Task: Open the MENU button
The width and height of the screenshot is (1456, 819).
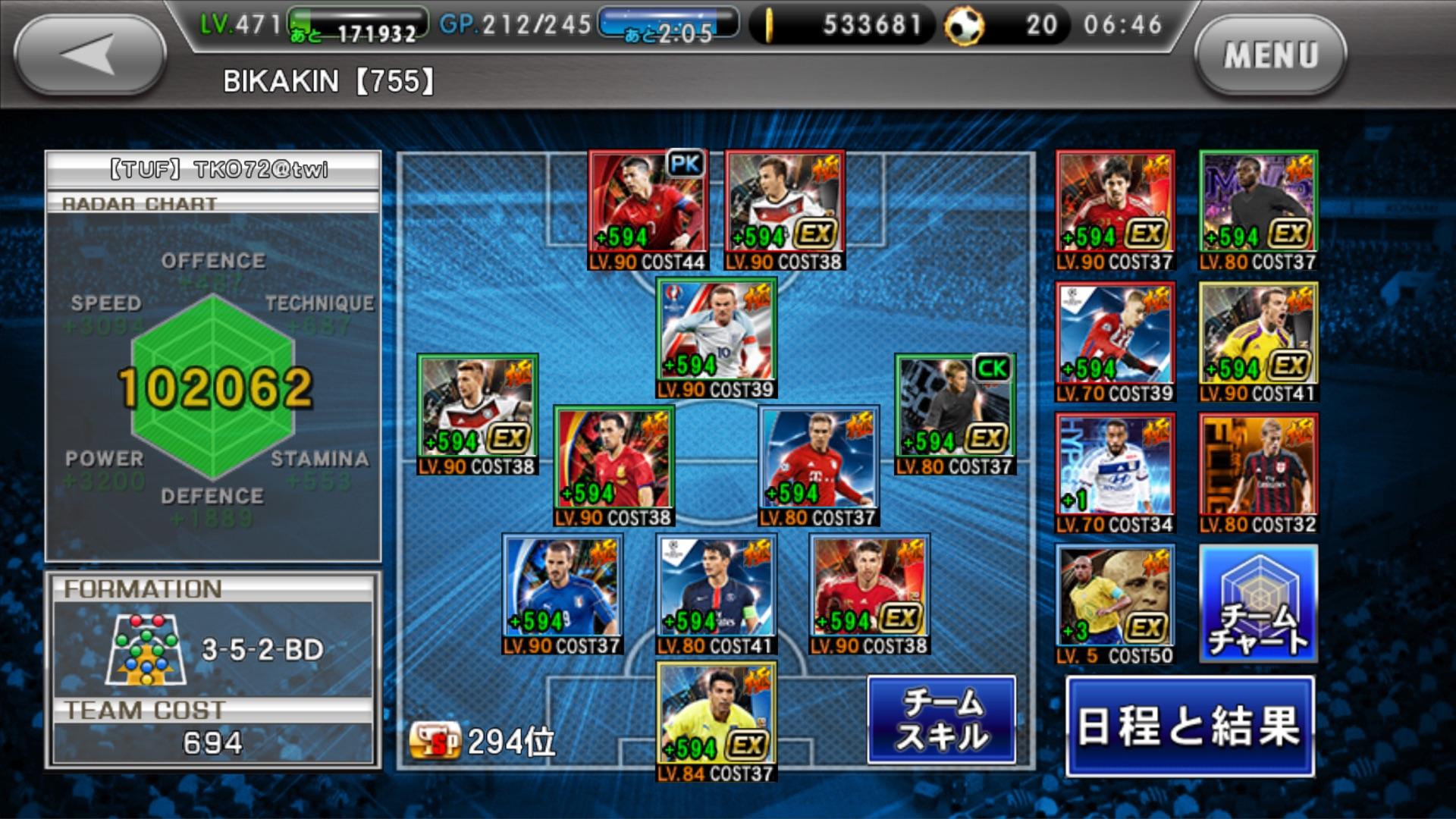Action: (x=1270, y=55)
